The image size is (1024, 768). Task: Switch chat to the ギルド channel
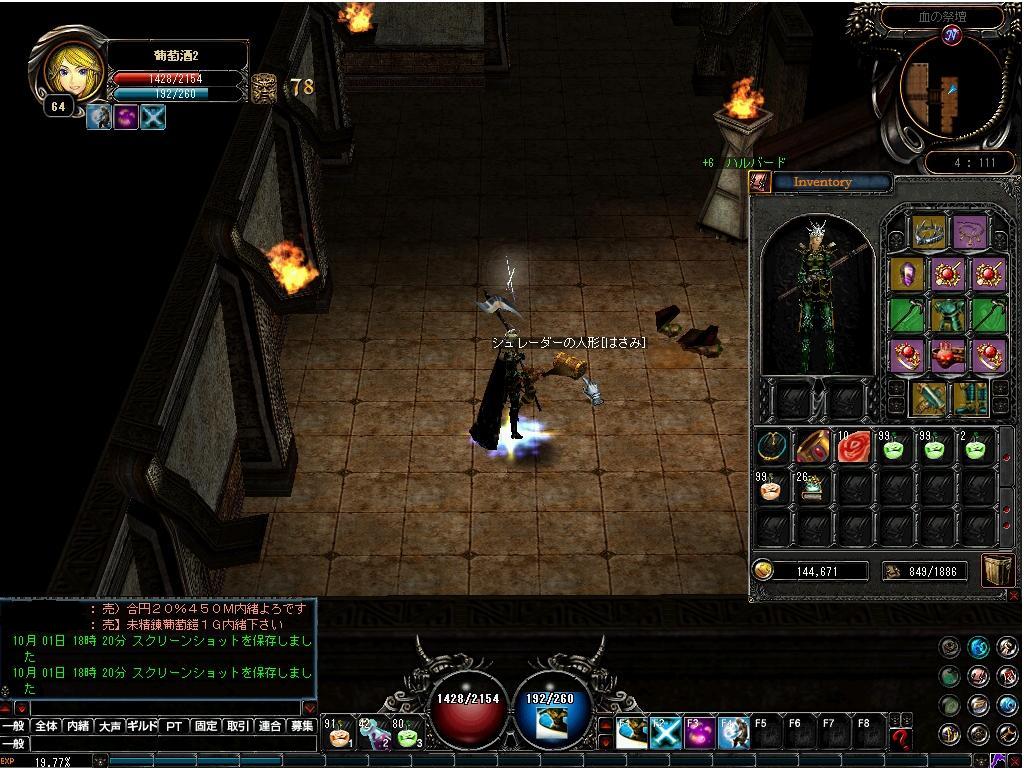[141, 727]
